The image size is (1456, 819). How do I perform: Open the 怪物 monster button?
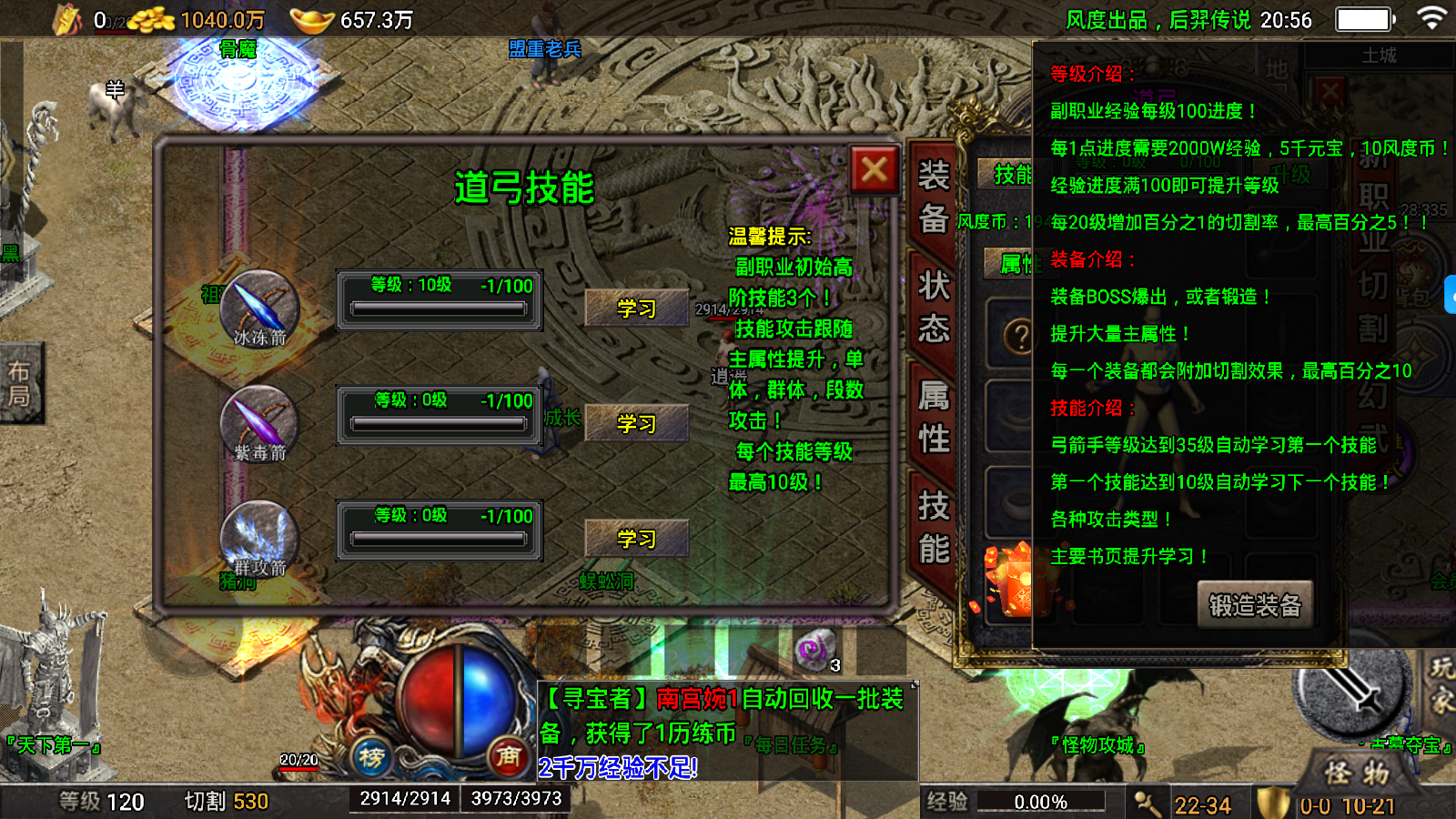(1356, 773)
